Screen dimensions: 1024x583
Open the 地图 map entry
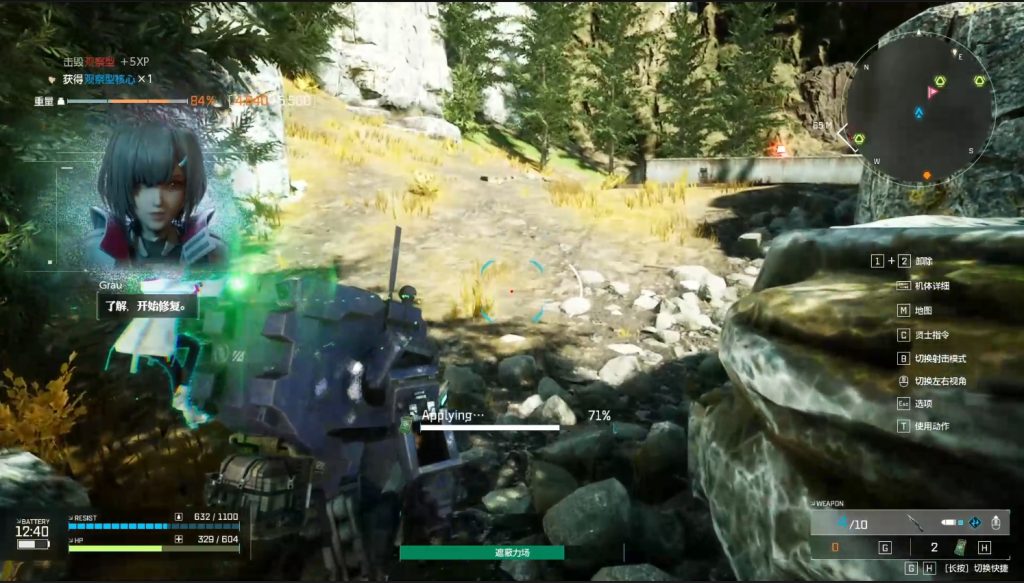pos(922,310)
